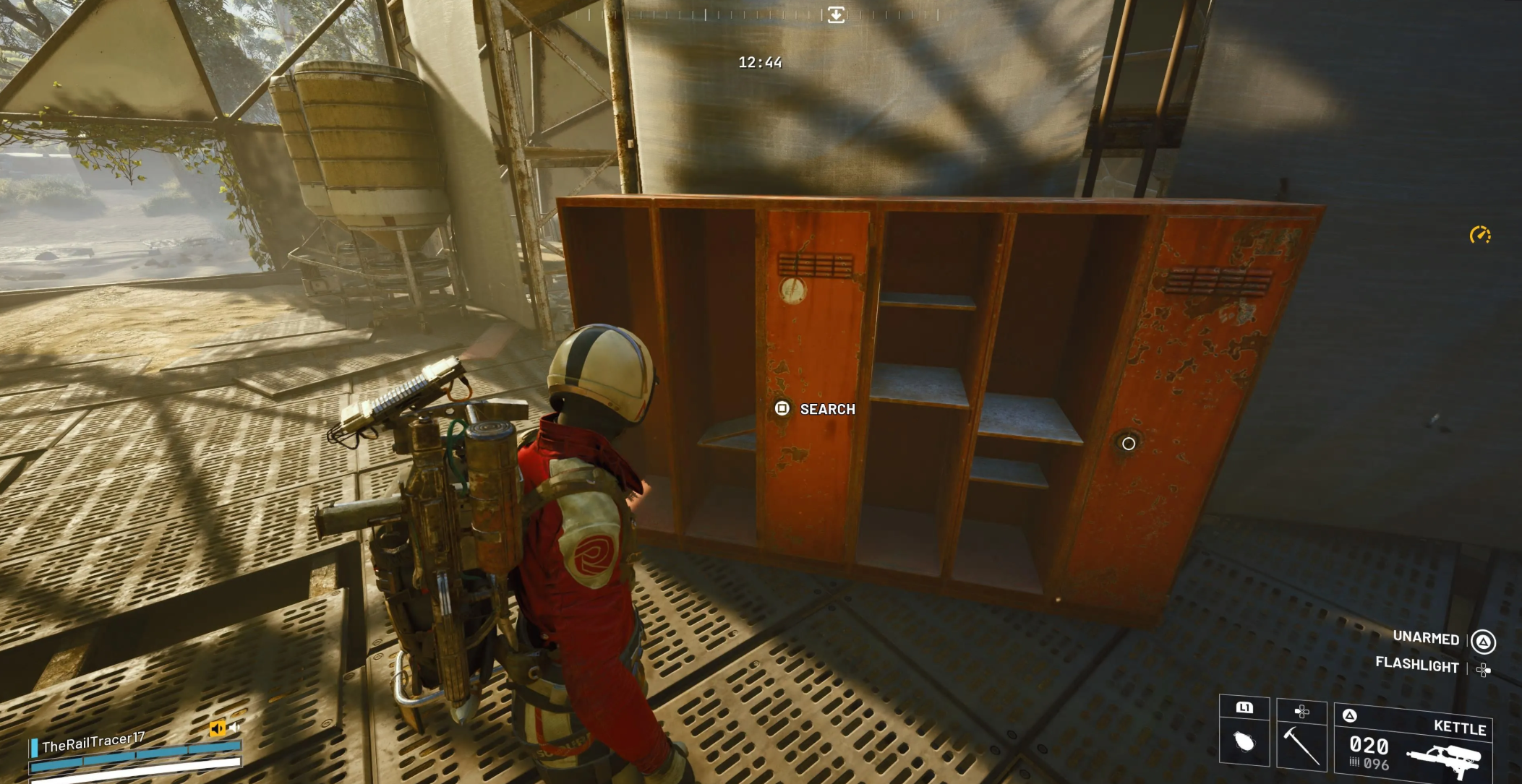Viewport: 1522px width, 784px height.
Task: Select the grenade equipment slot
Action: (x=1244, y=739)
